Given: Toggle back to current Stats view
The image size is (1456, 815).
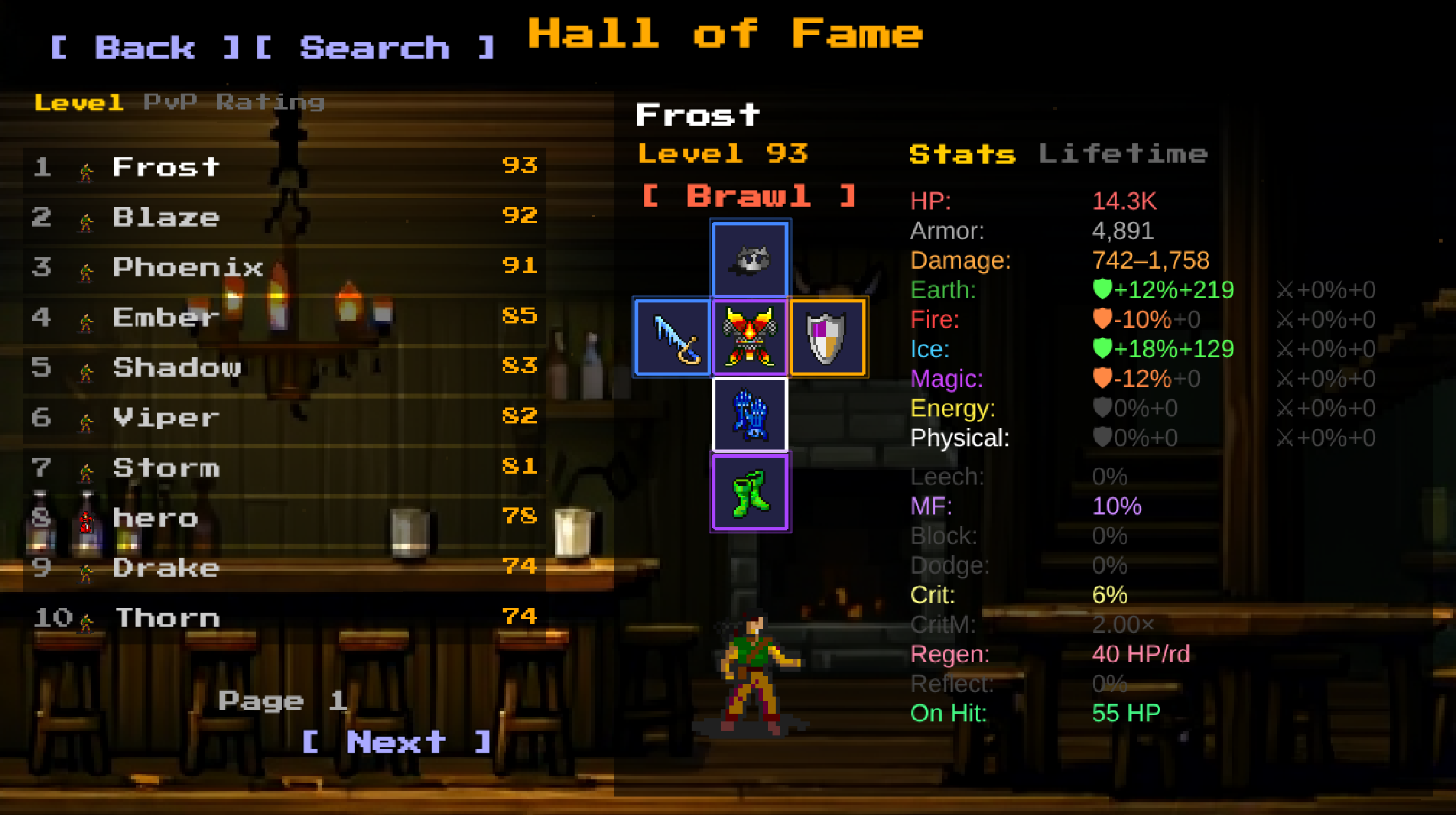Looking at the screenshot, I should pyautogui.click(x=962, y=153).
